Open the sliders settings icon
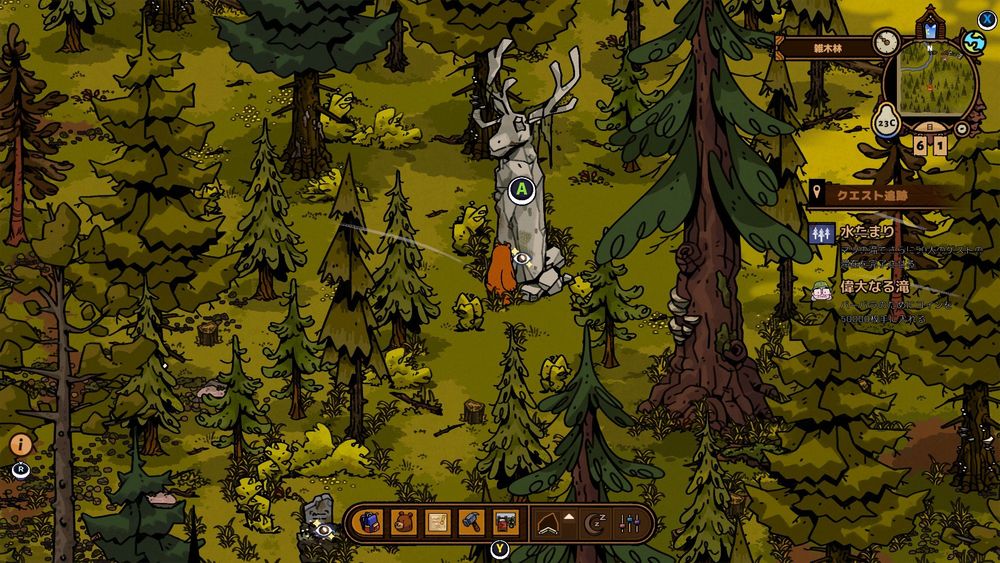This screenshot has height=563, width=1000. point(629,522)
